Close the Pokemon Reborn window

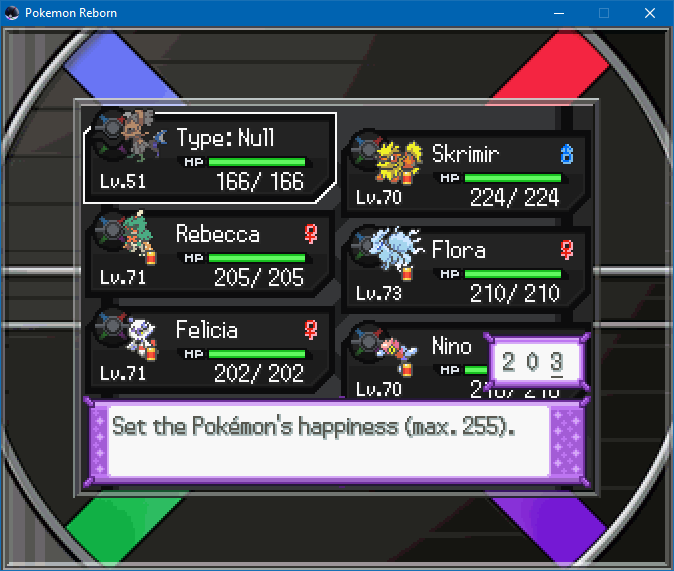650,13
